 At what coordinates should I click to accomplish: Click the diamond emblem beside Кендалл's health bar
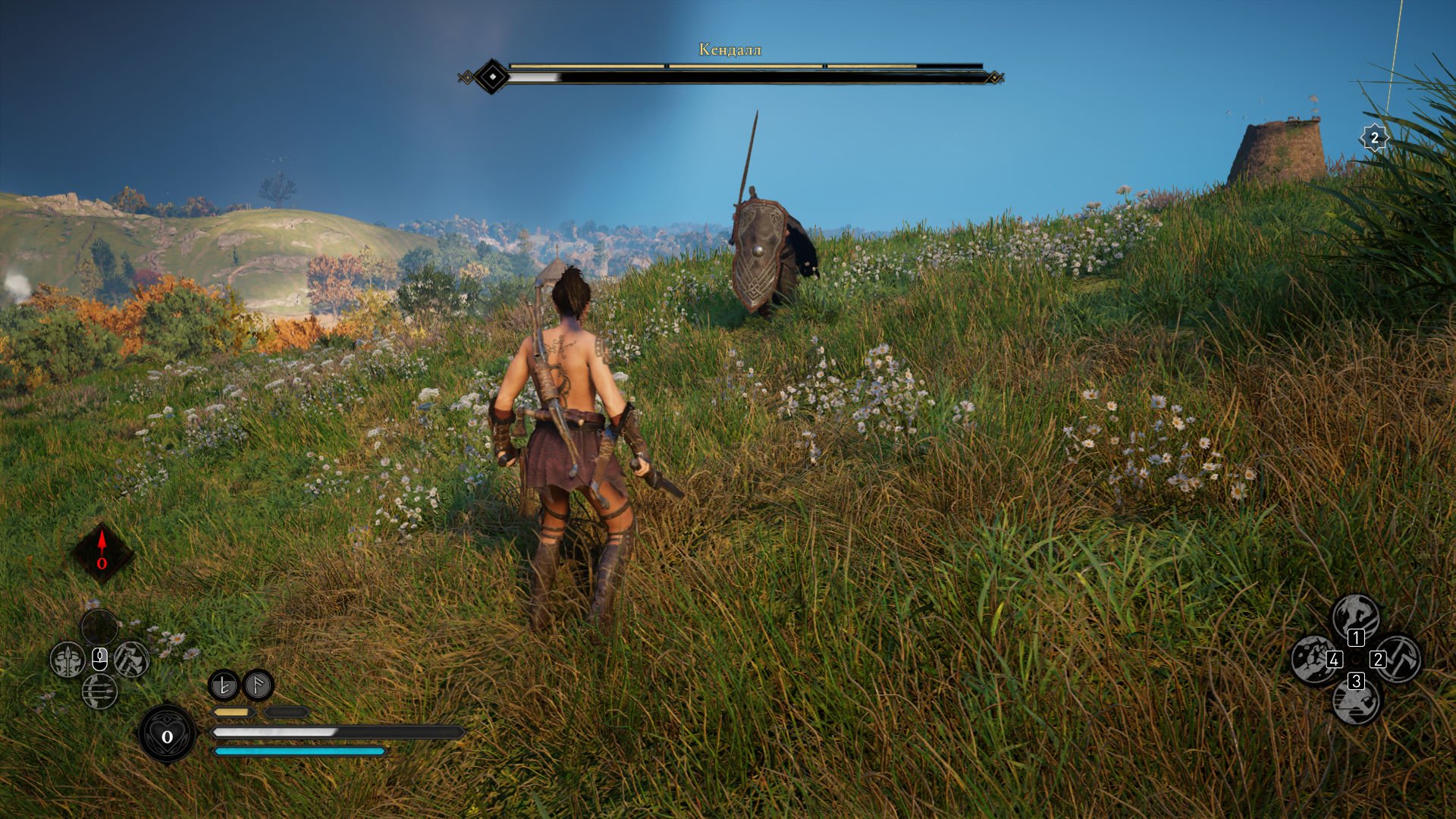[493, 77]
